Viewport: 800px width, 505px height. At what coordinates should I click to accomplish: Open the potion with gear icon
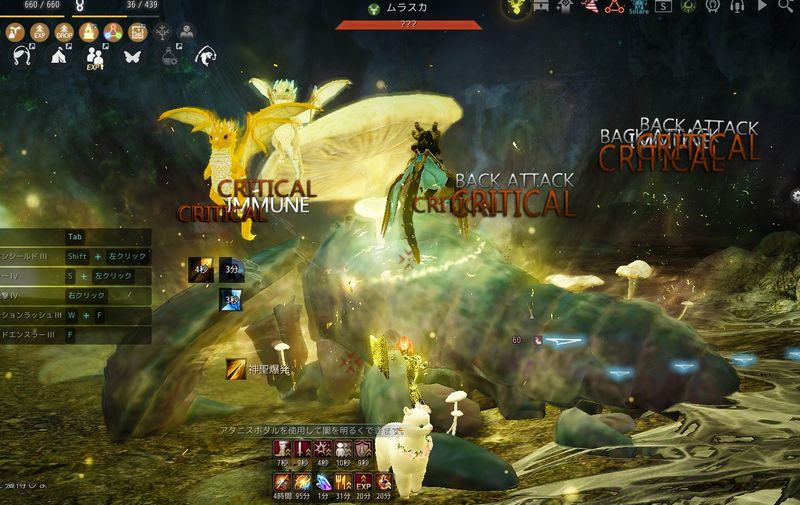(167, 56)
